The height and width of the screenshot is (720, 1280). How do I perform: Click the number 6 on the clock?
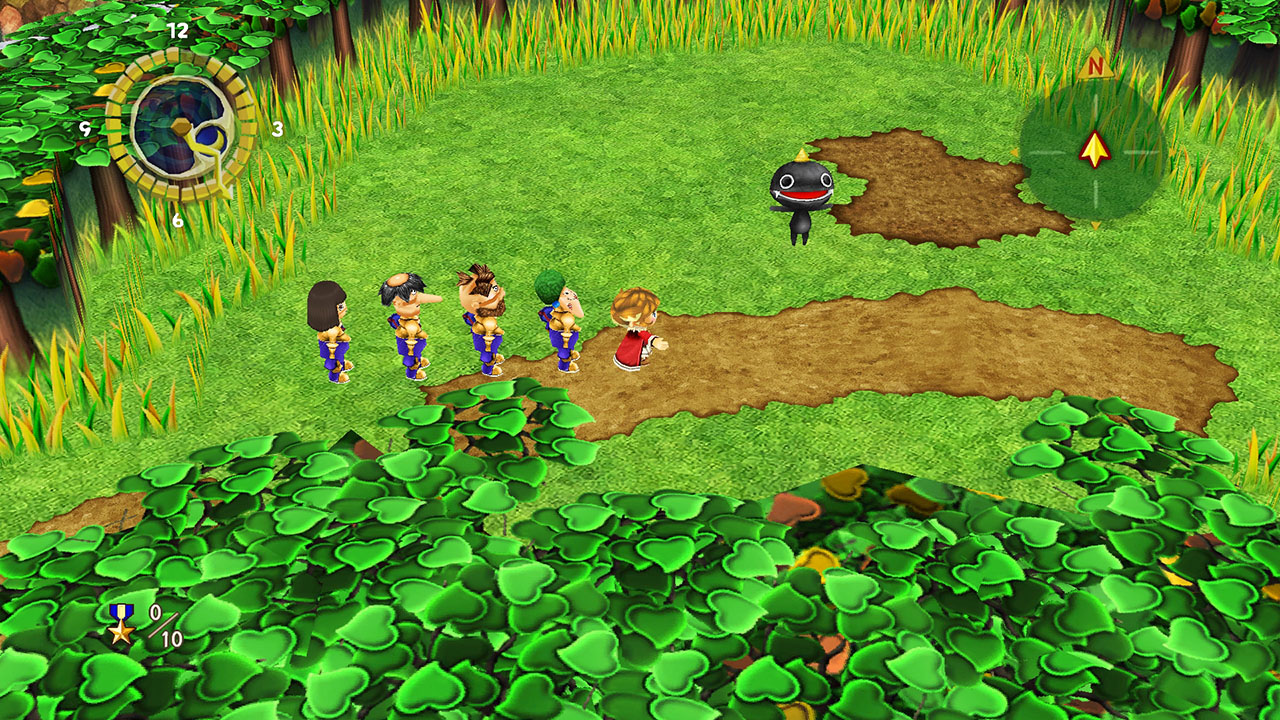tap(177, 218)
